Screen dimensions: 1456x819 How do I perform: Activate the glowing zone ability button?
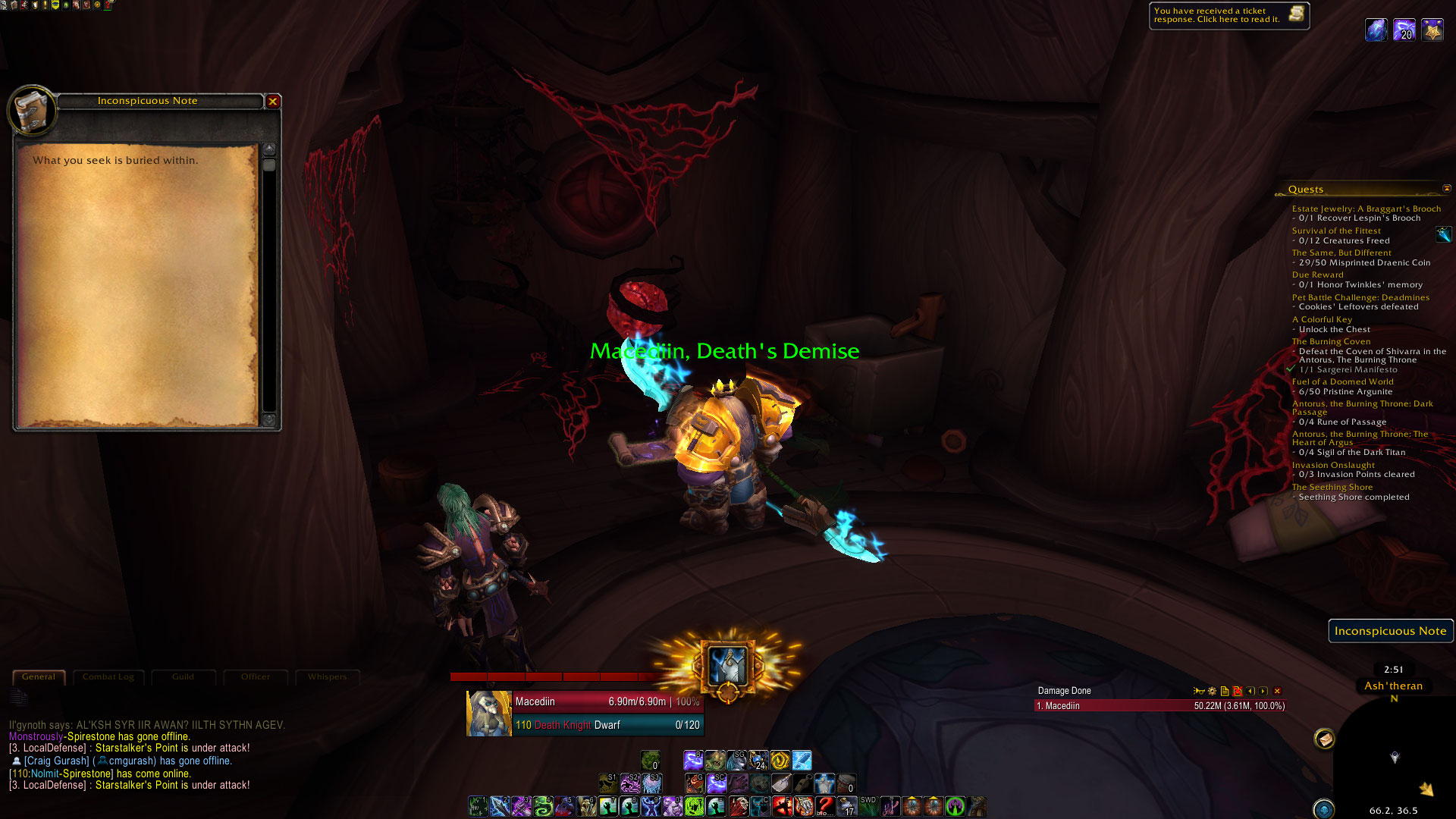[728, 666]
